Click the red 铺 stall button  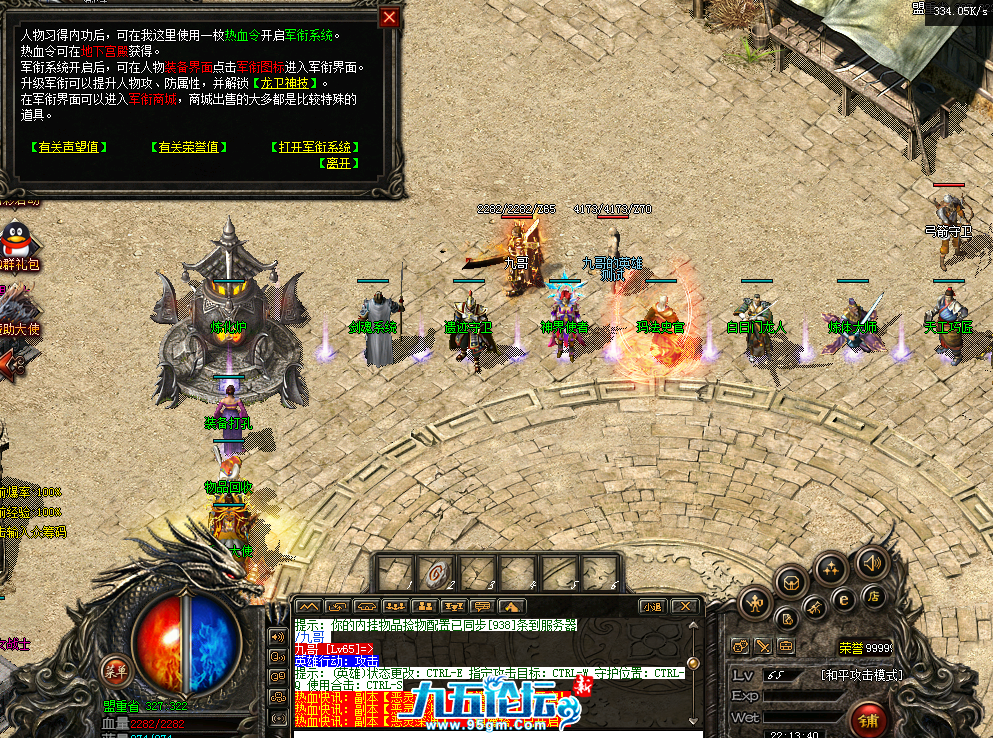tap(867, 719)
